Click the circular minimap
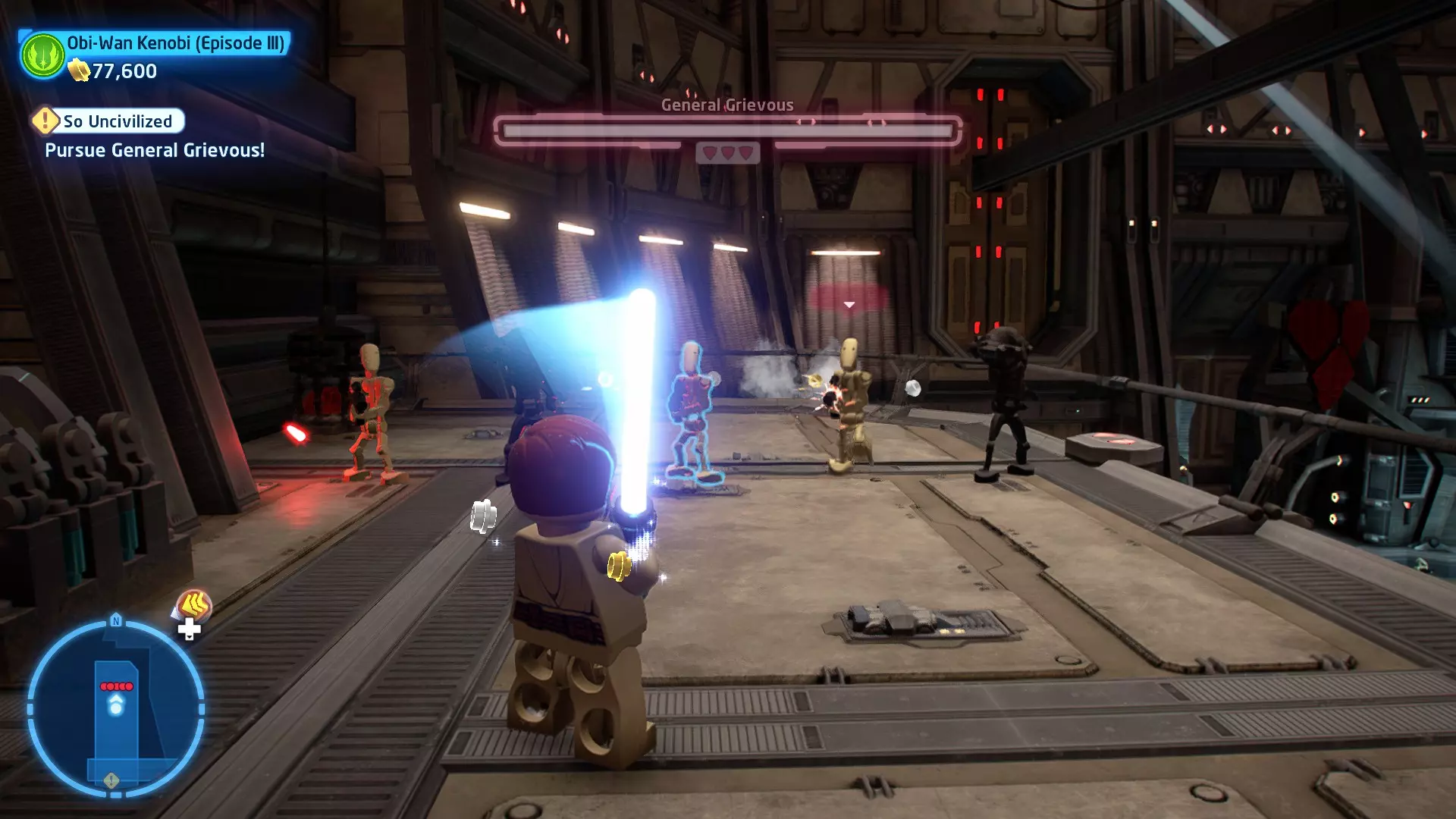Viewport: 1456px width, 819px height. [x=116, y=709]
